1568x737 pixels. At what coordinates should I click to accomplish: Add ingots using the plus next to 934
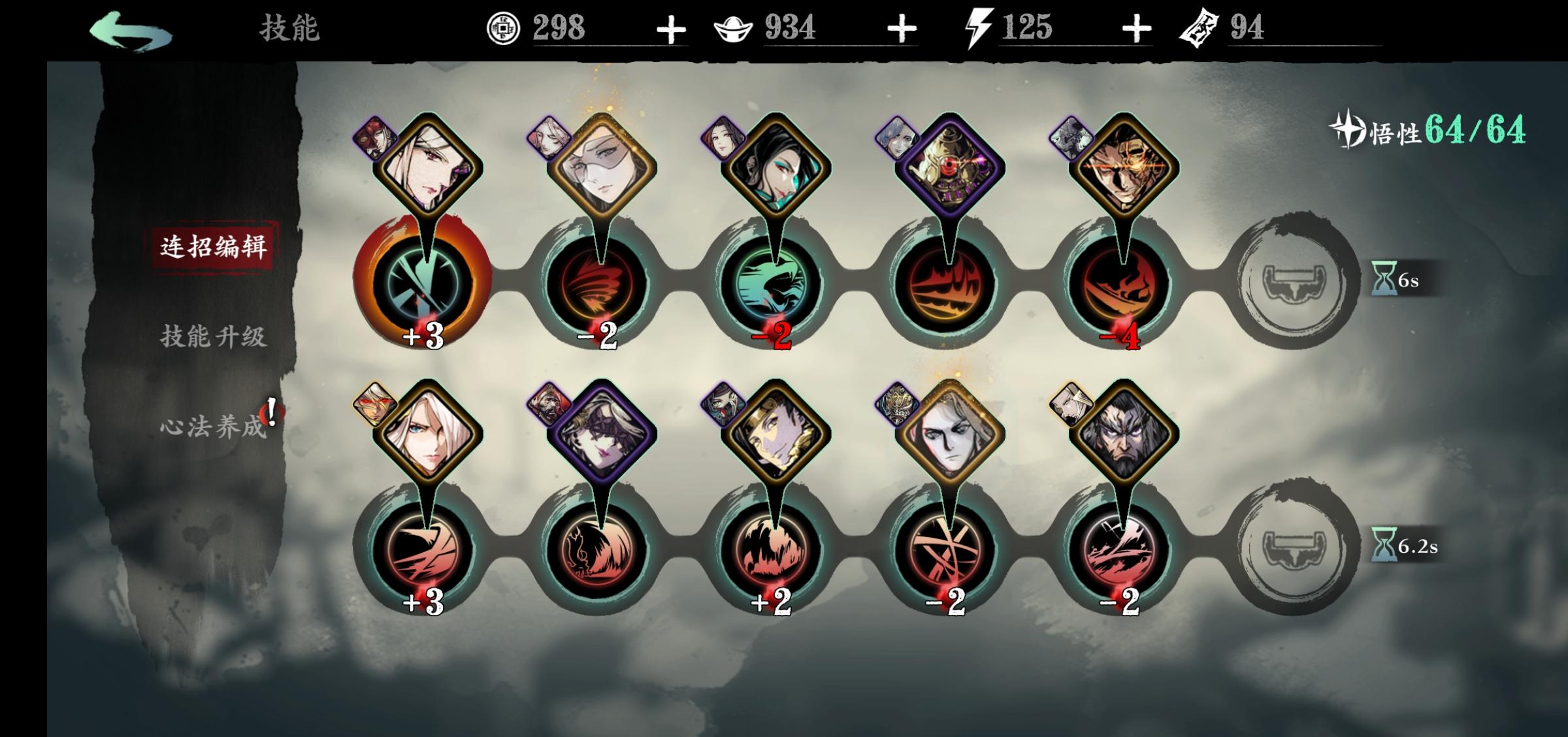tap(902, 29)
